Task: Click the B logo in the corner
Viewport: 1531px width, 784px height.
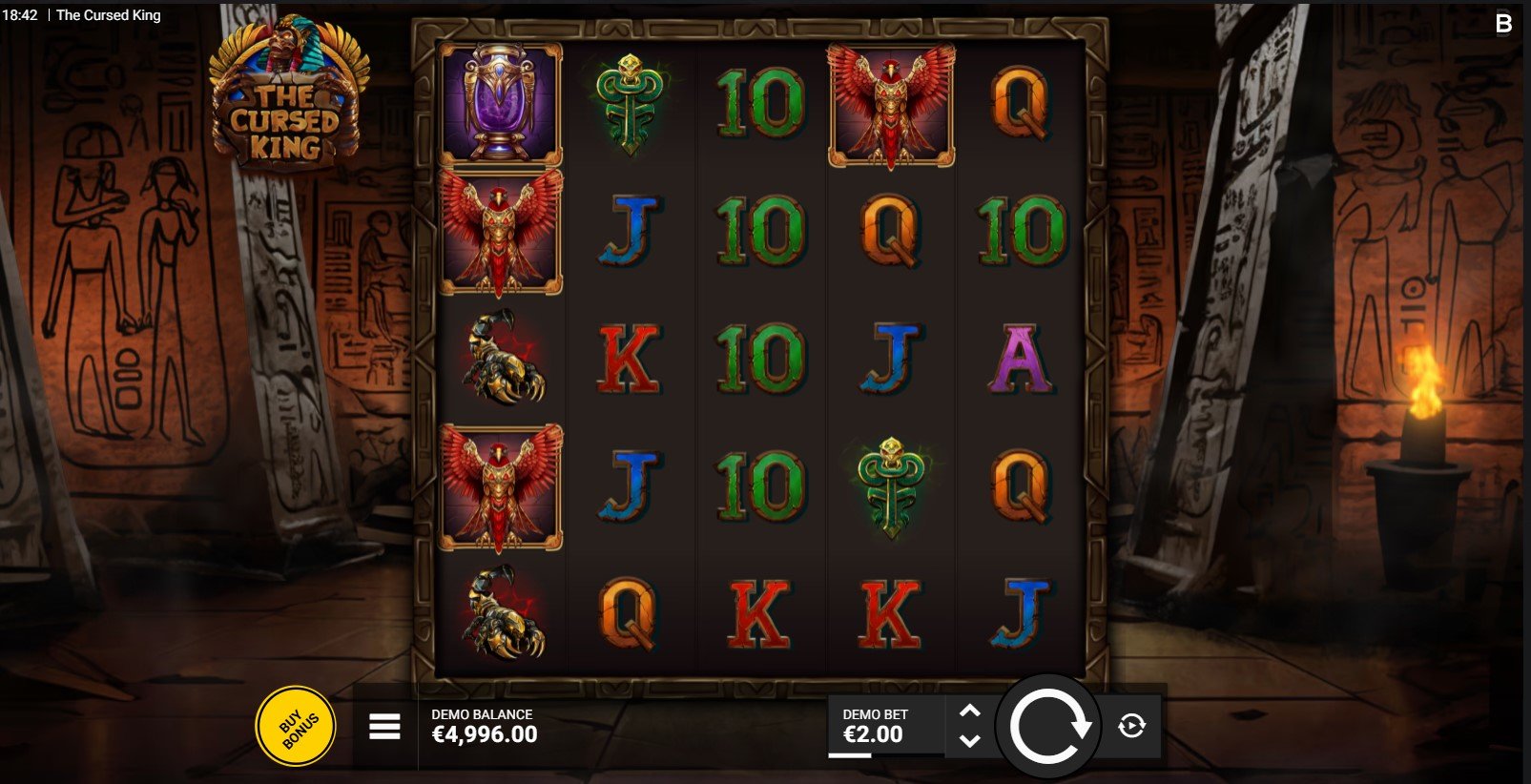Action: [x=1504, y=23]
